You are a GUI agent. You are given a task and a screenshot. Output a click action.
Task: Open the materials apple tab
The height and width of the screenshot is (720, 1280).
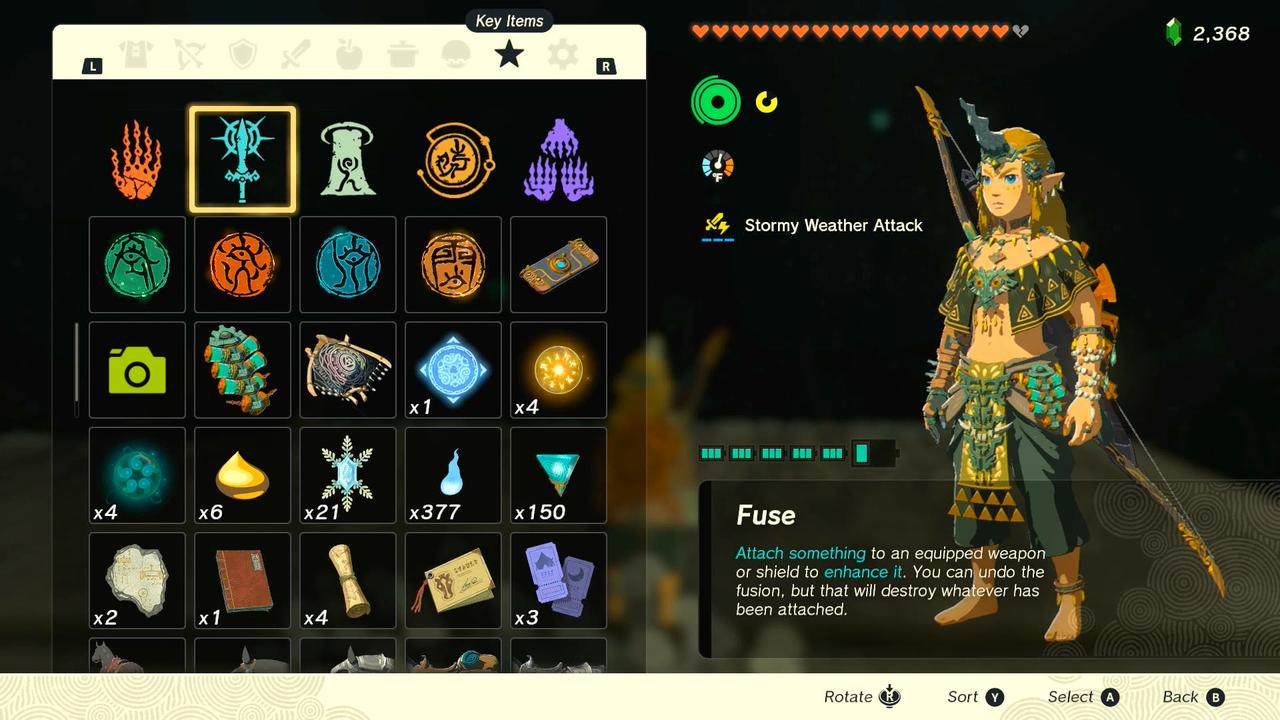tap(349, 54)
